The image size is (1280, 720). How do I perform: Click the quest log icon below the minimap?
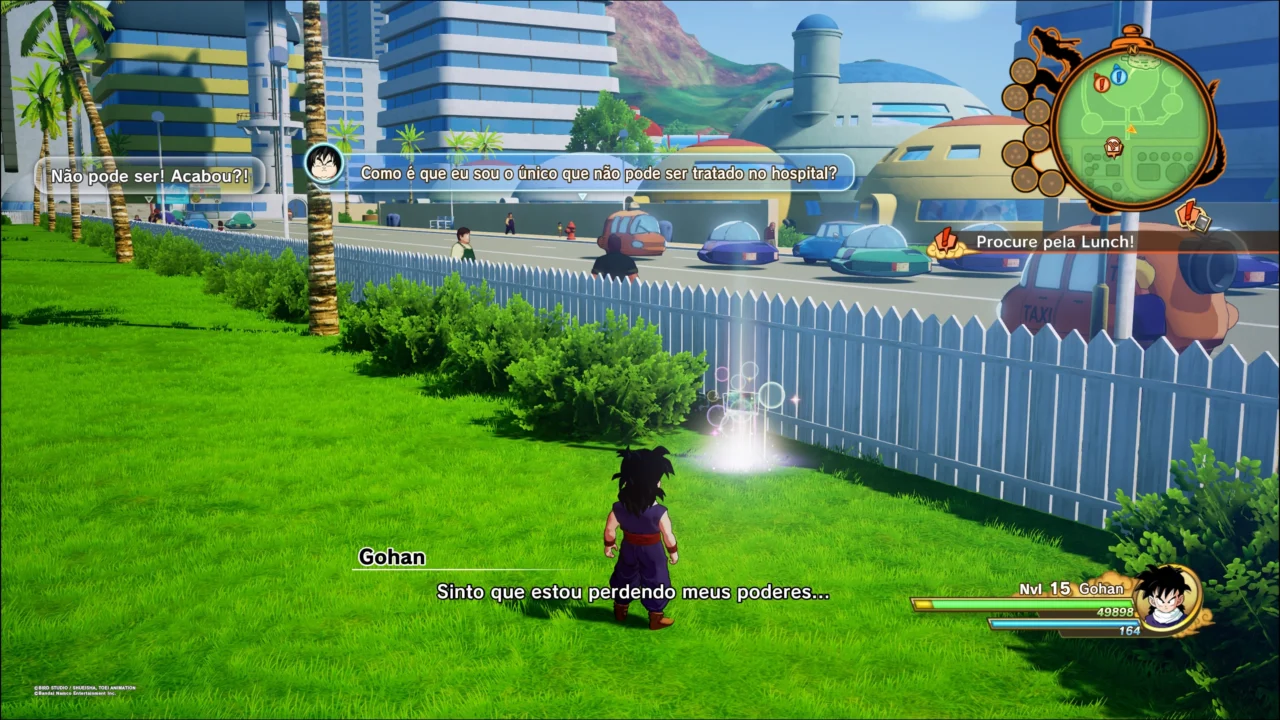coord(1193,214)
